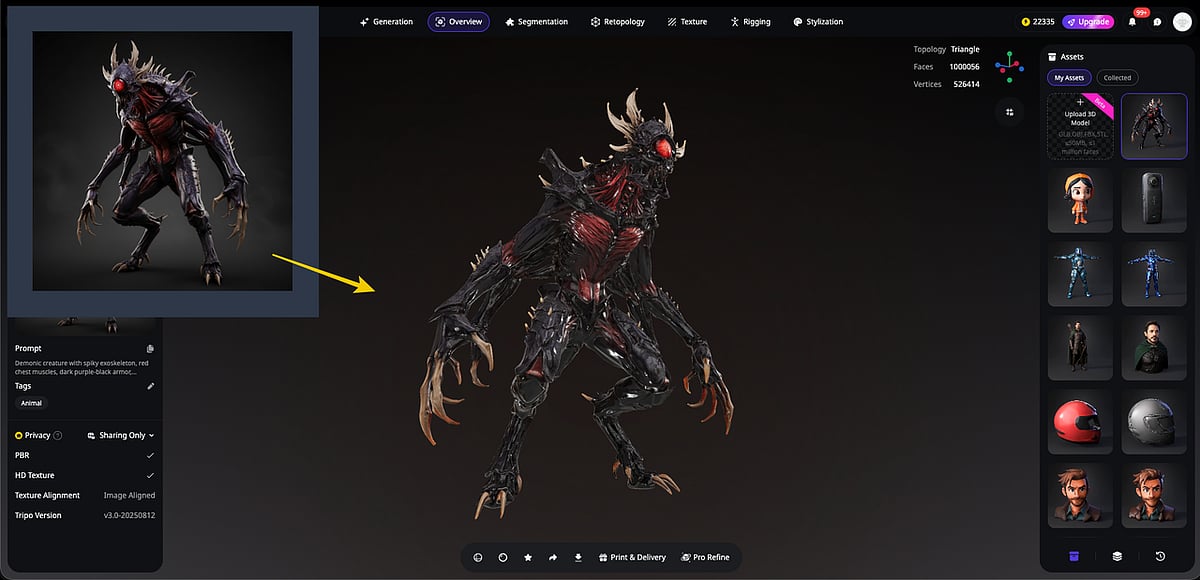Open the Print & Delivery option
The height and width of the screenshot is (580, 1200).
tap(631, 557)
